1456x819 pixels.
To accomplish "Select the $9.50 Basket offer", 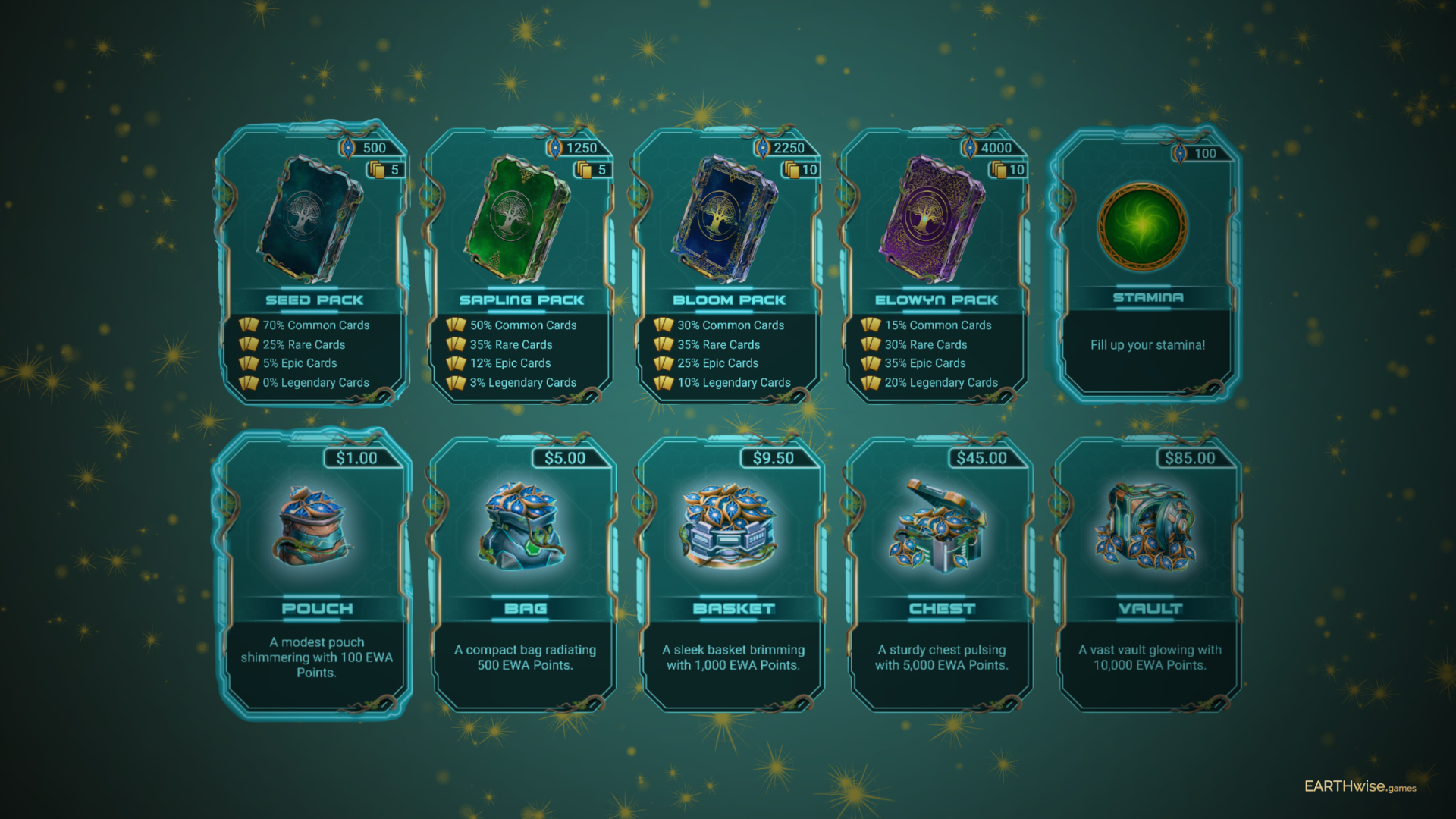I will point(733,573).
